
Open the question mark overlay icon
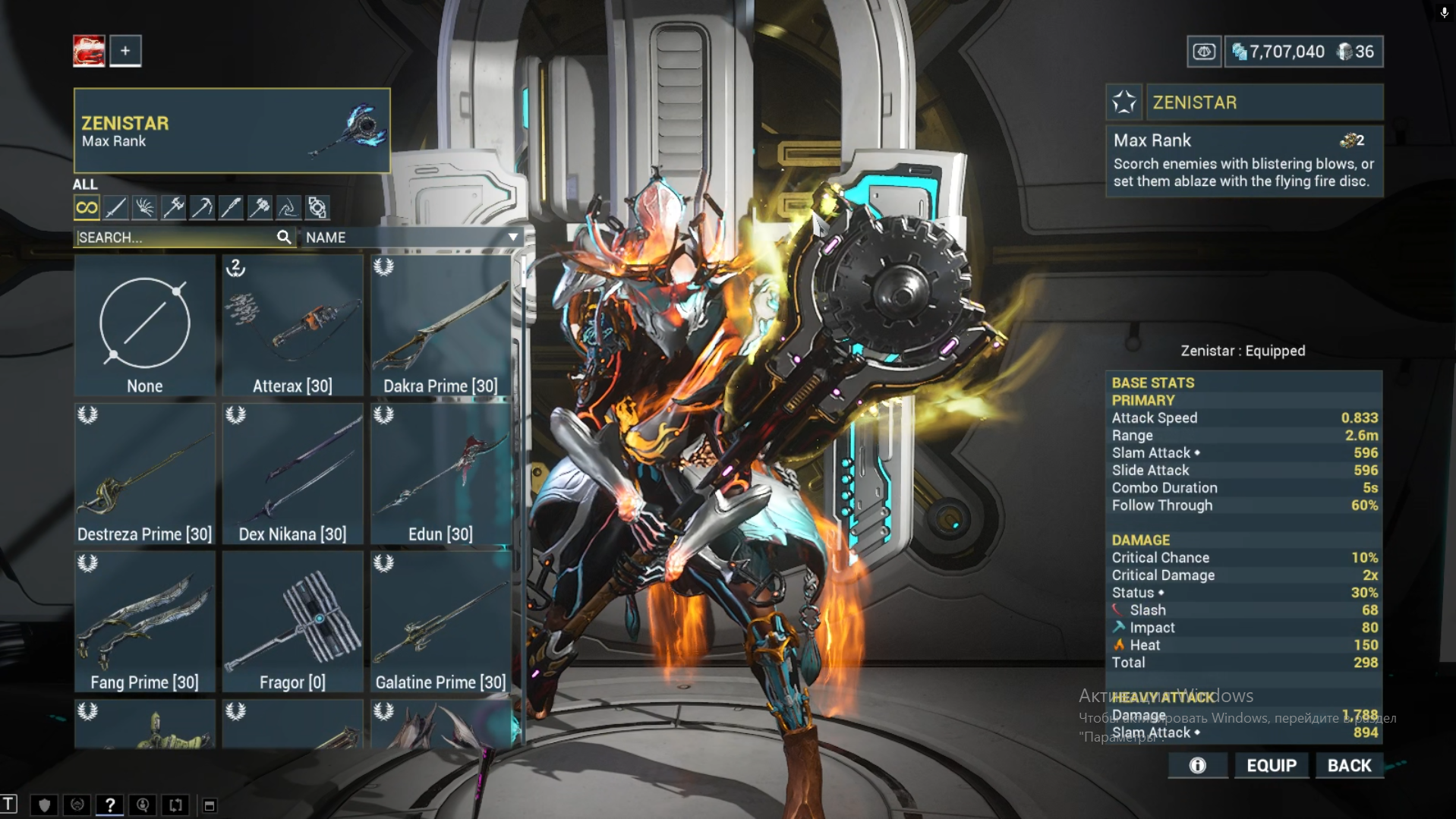(110, 805)
